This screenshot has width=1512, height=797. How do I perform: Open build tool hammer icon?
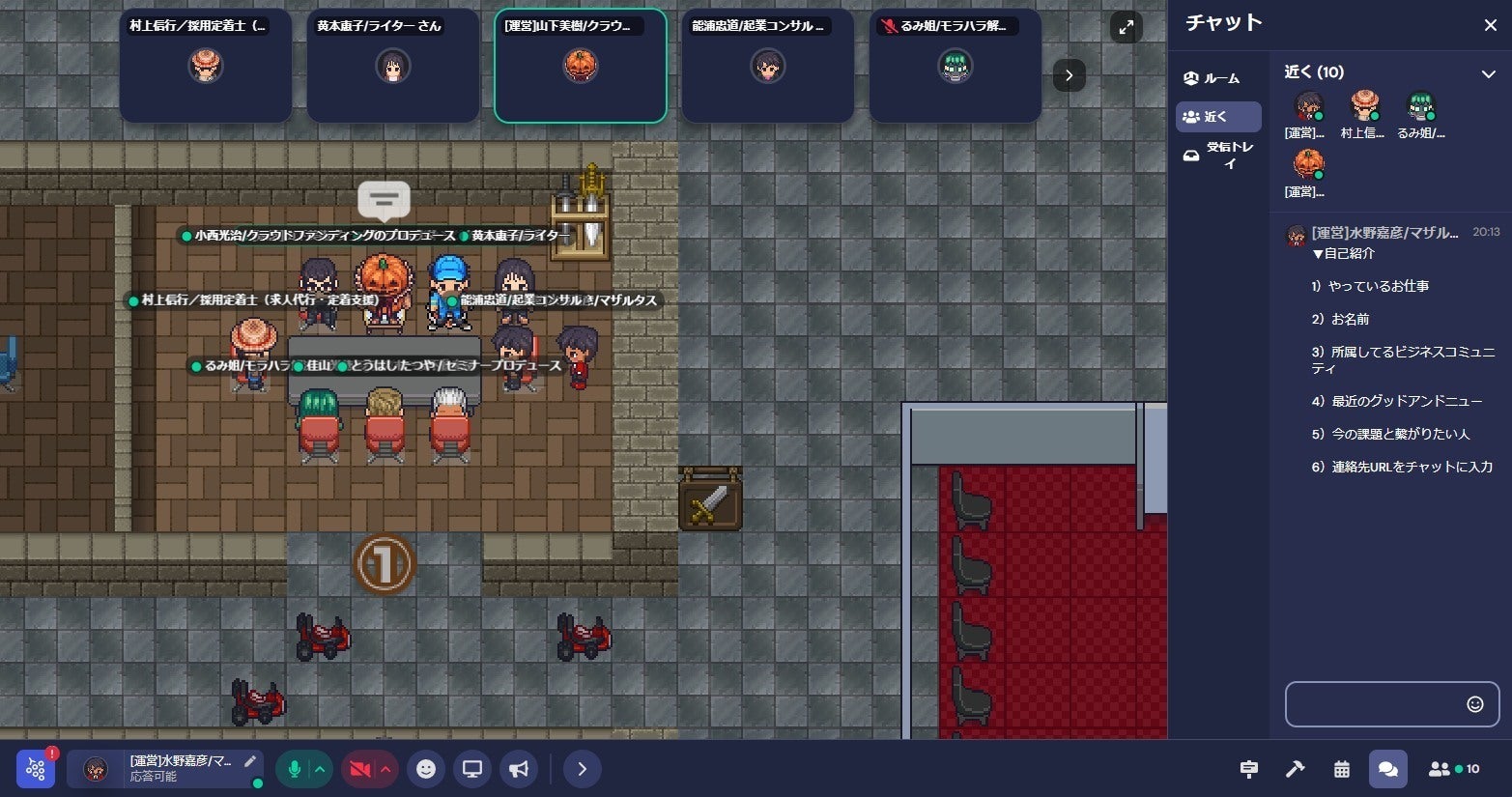coord(1295,769)
